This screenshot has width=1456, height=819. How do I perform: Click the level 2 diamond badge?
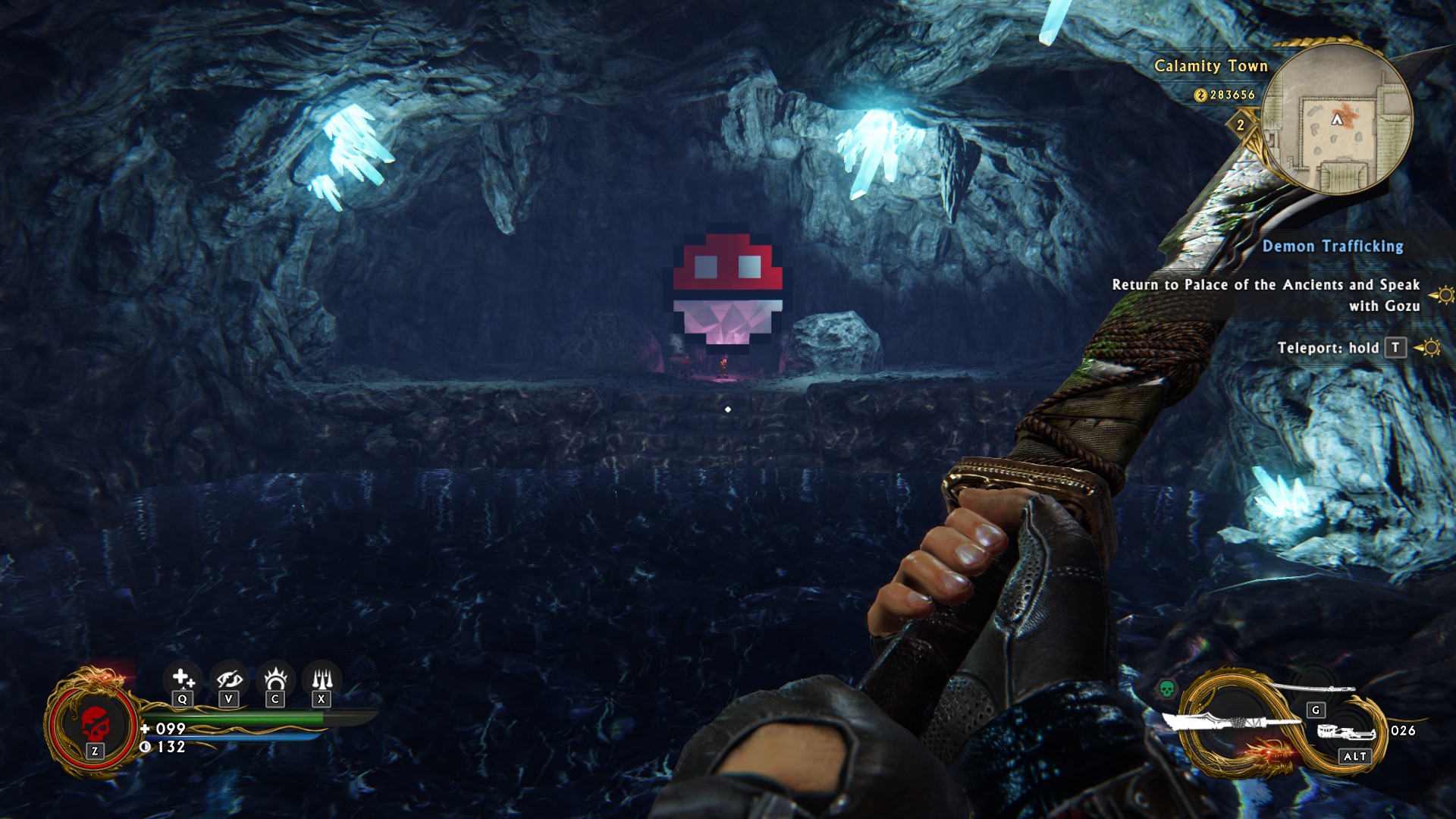pos(1241,125)
